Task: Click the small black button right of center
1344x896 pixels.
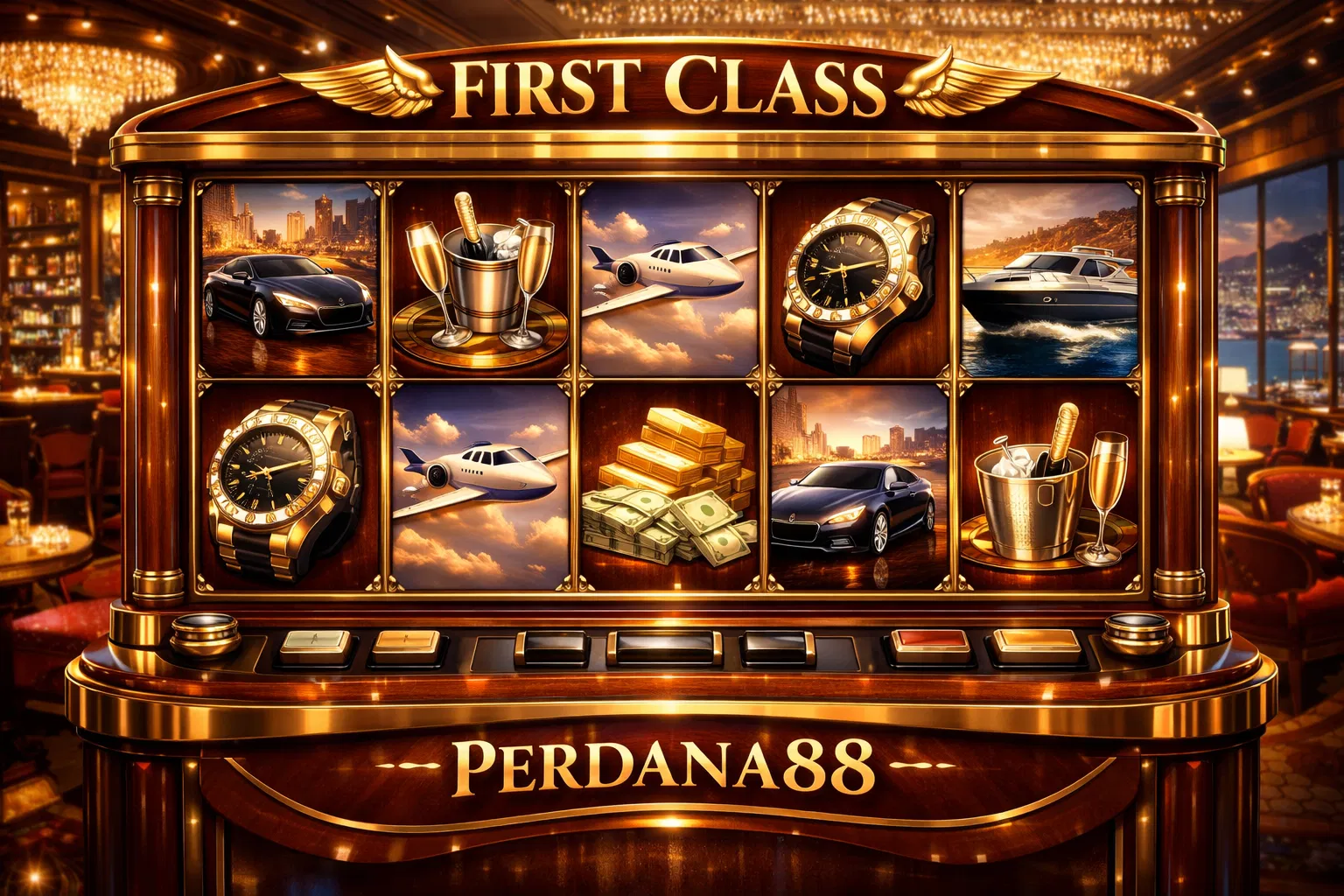Action: coord(777,647)
